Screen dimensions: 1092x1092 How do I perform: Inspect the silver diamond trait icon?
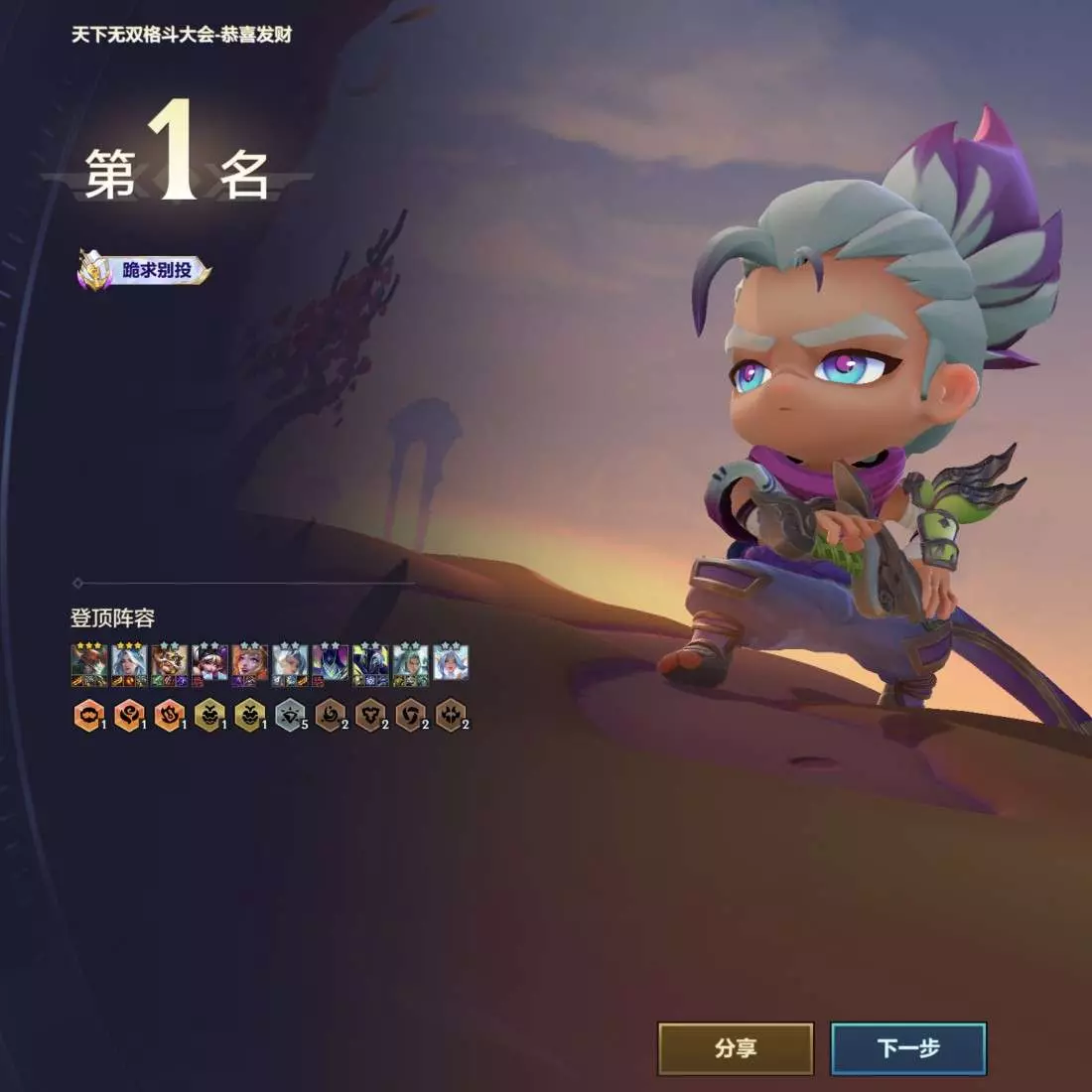click(x=290, y=715)
